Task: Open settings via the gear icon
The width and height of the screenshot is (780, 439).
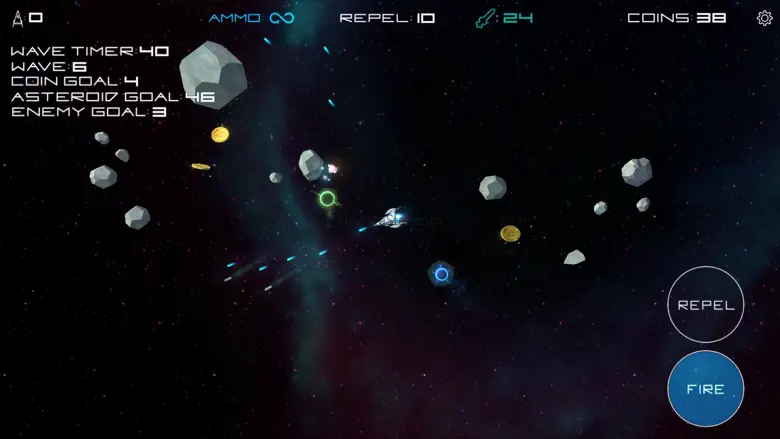Action: 765,18
